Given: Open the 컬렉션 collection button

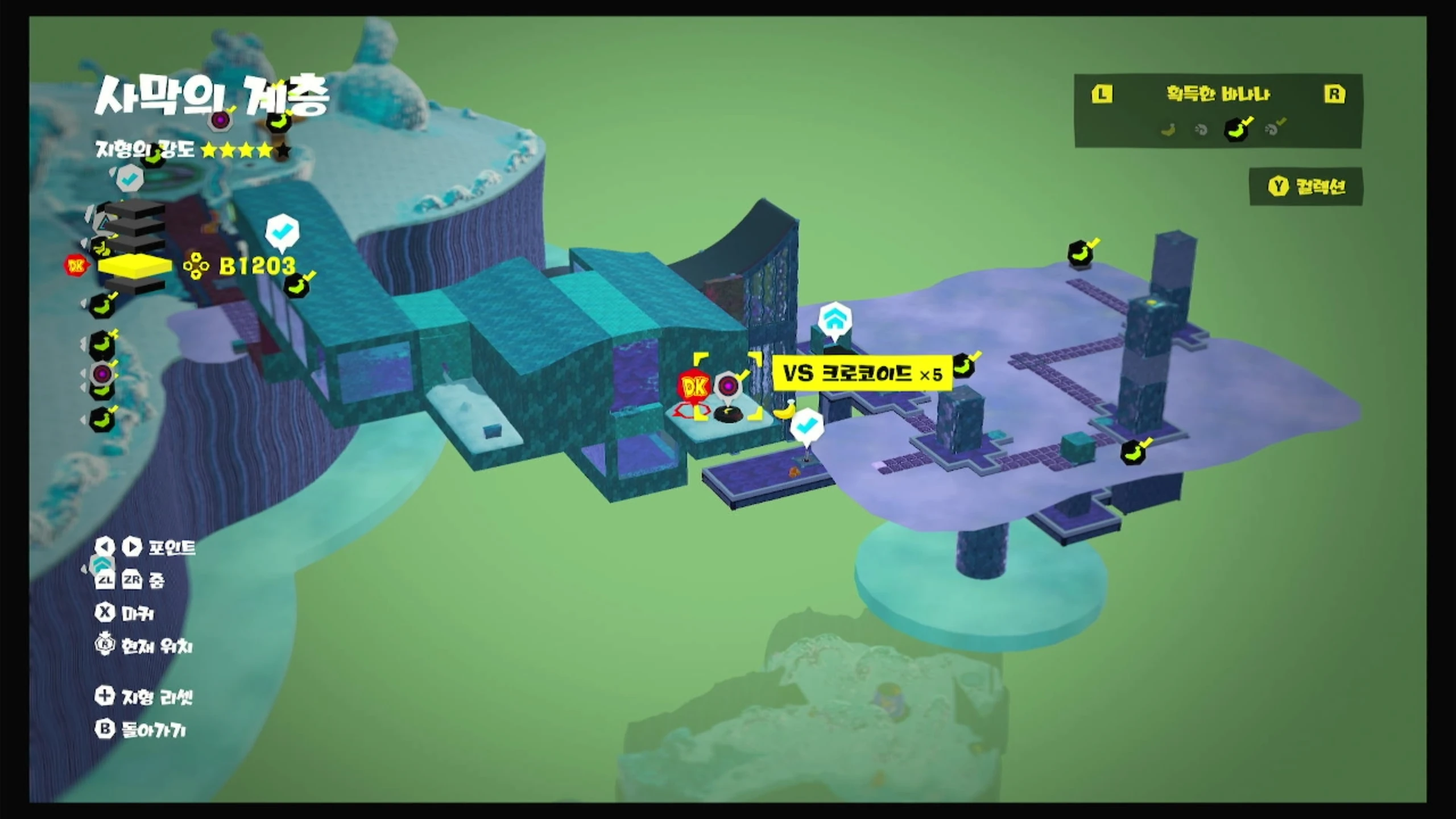Looking at the screenshot, I should click(1306, 187).
